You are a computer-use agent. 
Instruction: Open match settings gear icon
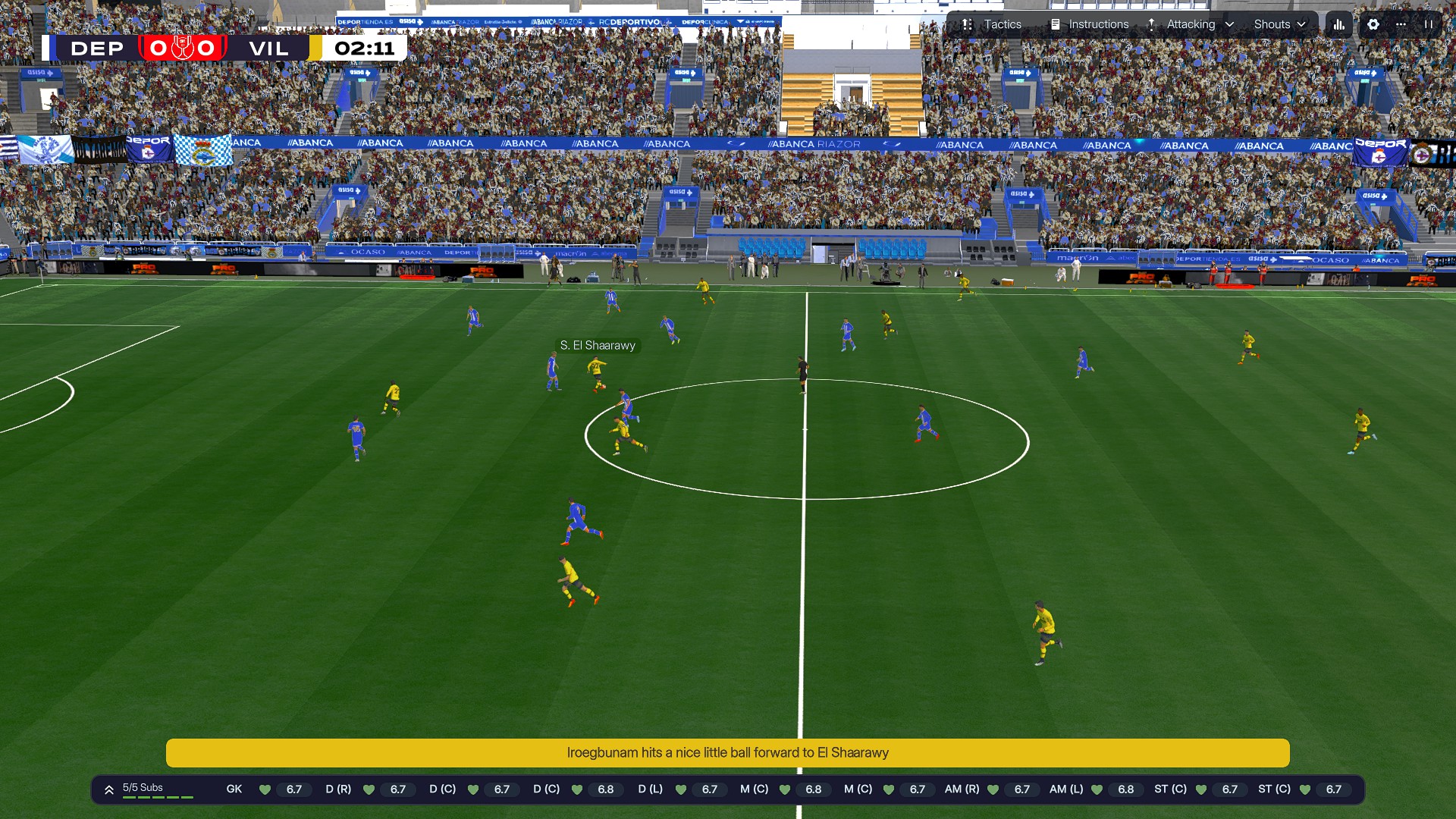point(1373,24)
